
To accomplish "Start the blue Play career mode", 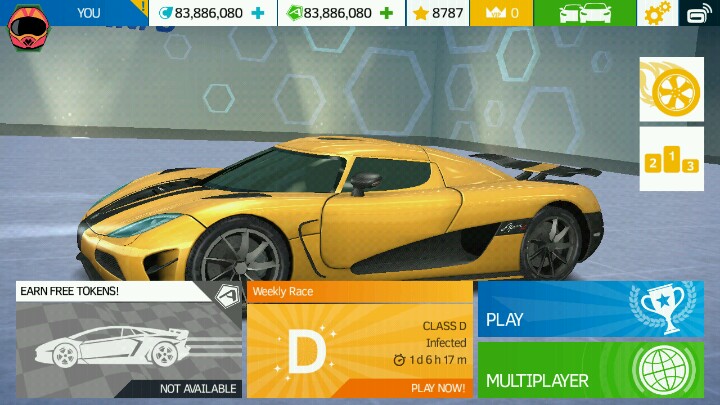I will pyautogui.click(x=590, y=309).
